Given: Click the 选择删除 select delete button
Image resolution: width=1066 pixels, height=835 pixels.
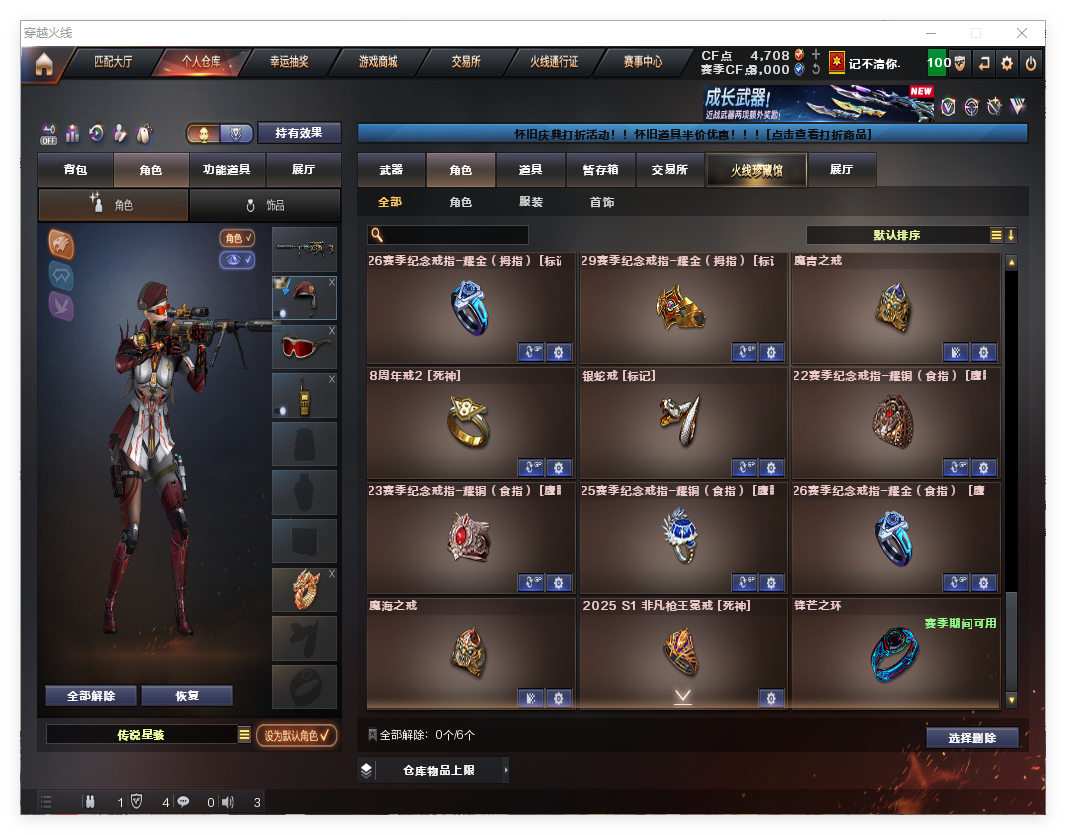Looking at the screenshot, I should pos(972,738).
